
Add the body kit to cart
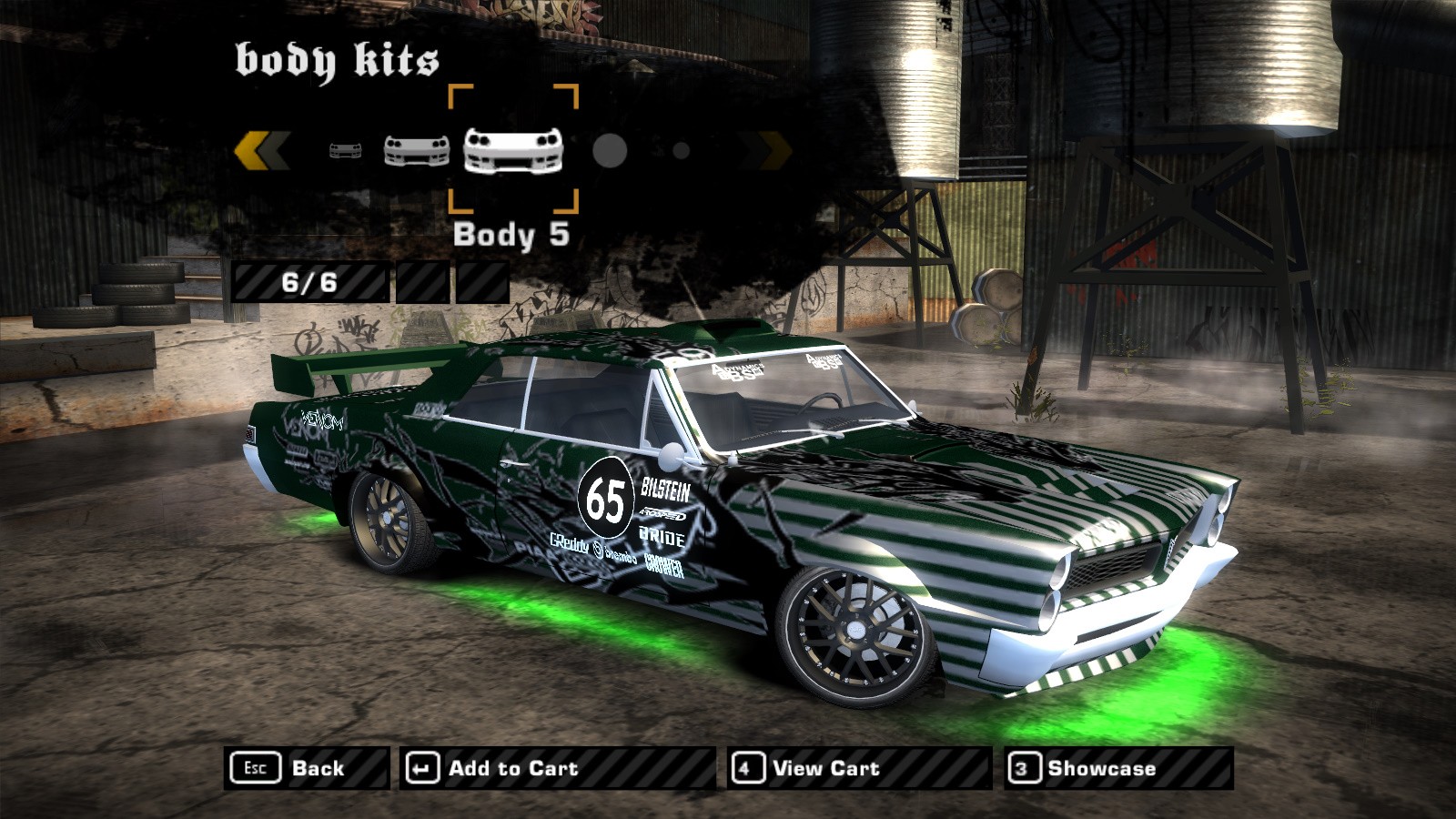tap(557, 768)
